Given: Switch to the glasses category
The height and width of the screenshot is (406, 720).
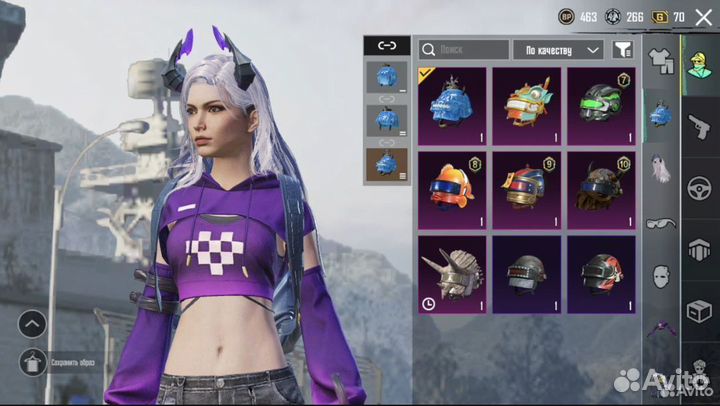Looking at the screenshot, I should tap(660, 223).
